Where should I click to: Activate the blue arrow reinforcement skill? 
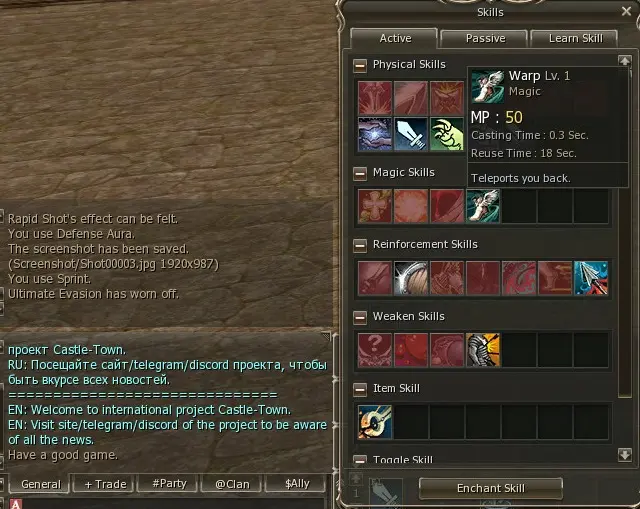591,278
